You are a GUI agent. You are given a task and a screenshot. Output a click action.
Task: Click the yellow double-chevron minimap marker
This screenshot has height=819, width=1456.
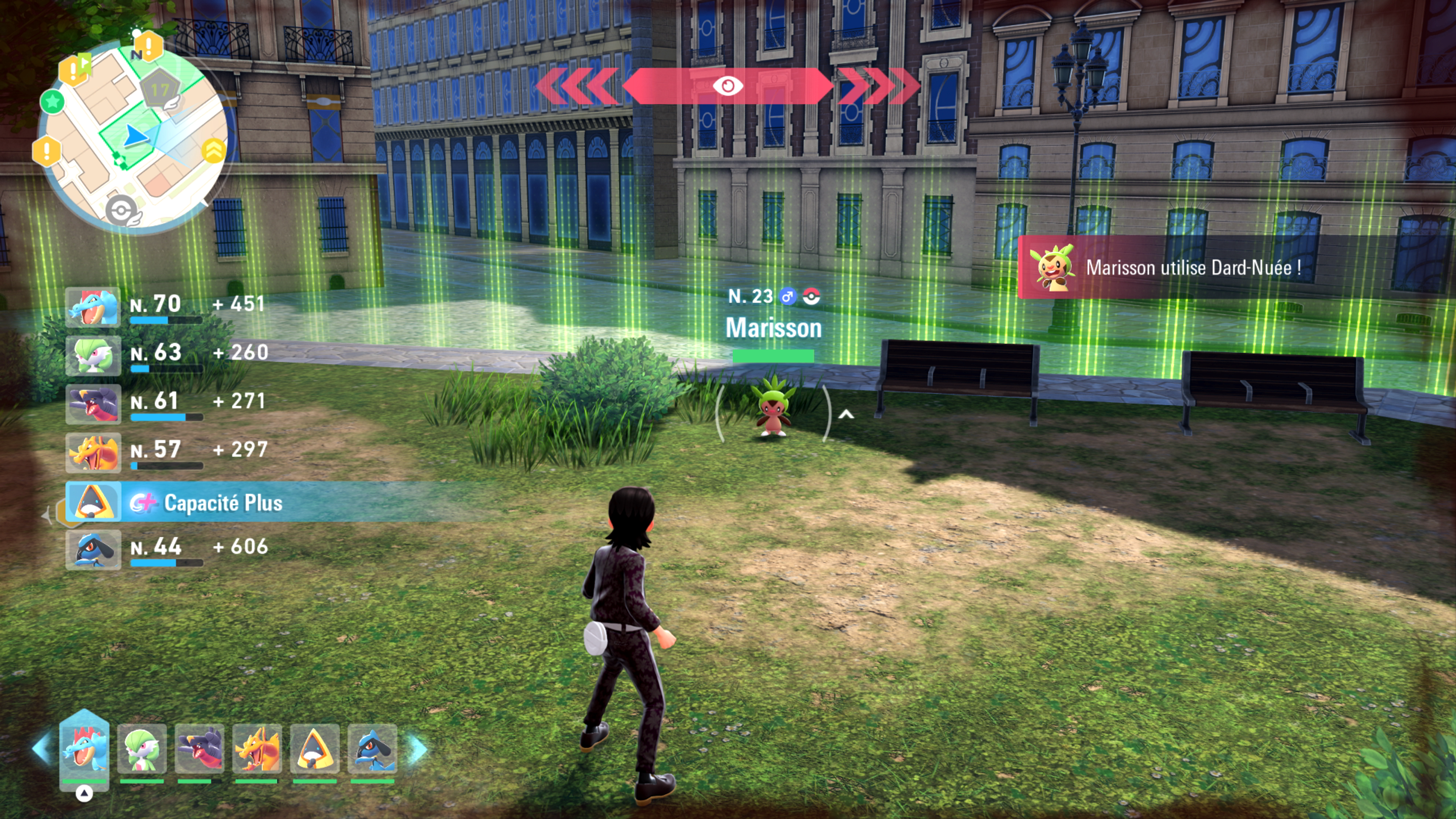pyautogui.click(x=213, y=151)
